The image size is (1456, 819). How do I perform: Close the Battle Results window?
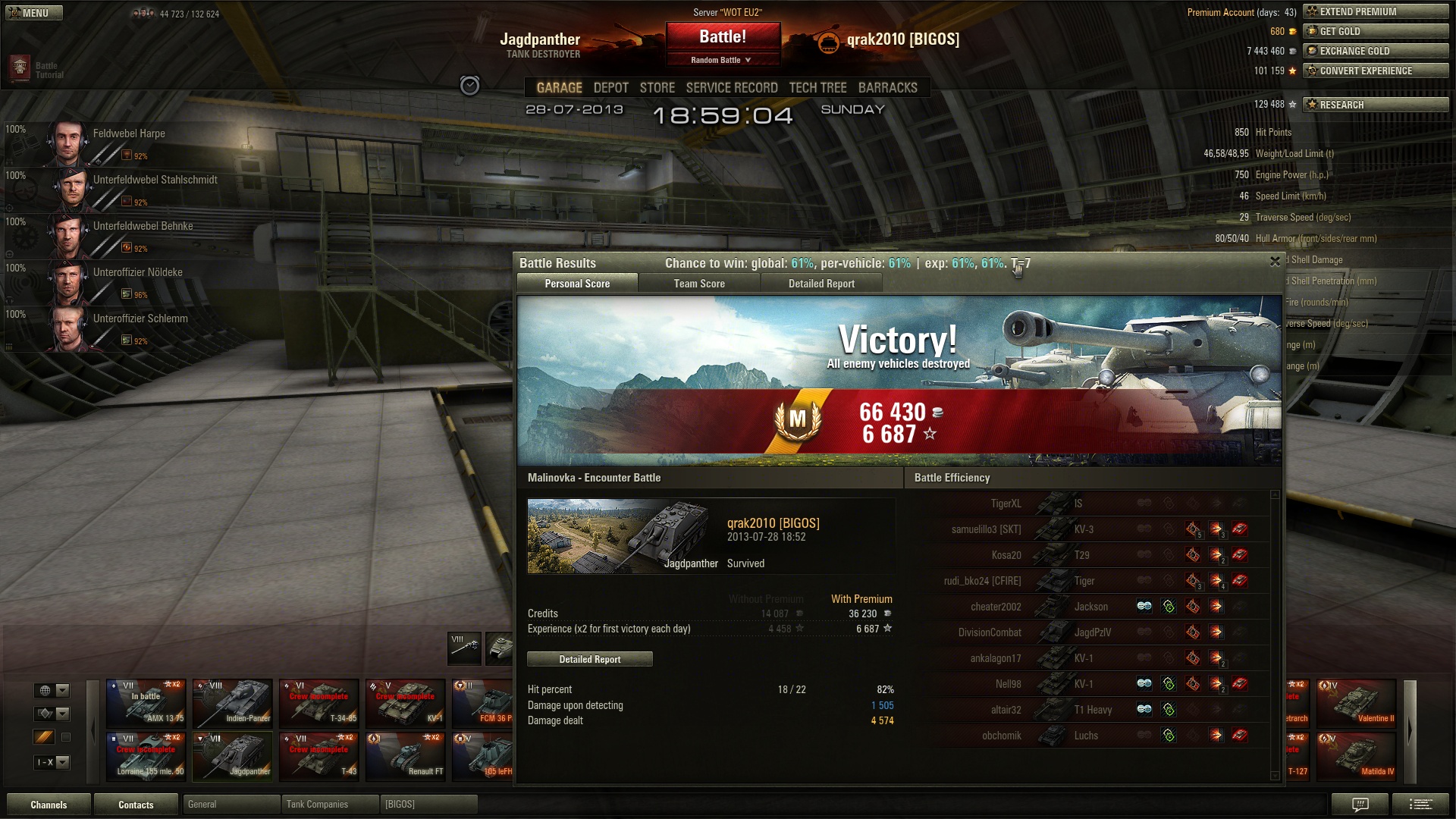pyautogui.click(x=1275, y=262)
